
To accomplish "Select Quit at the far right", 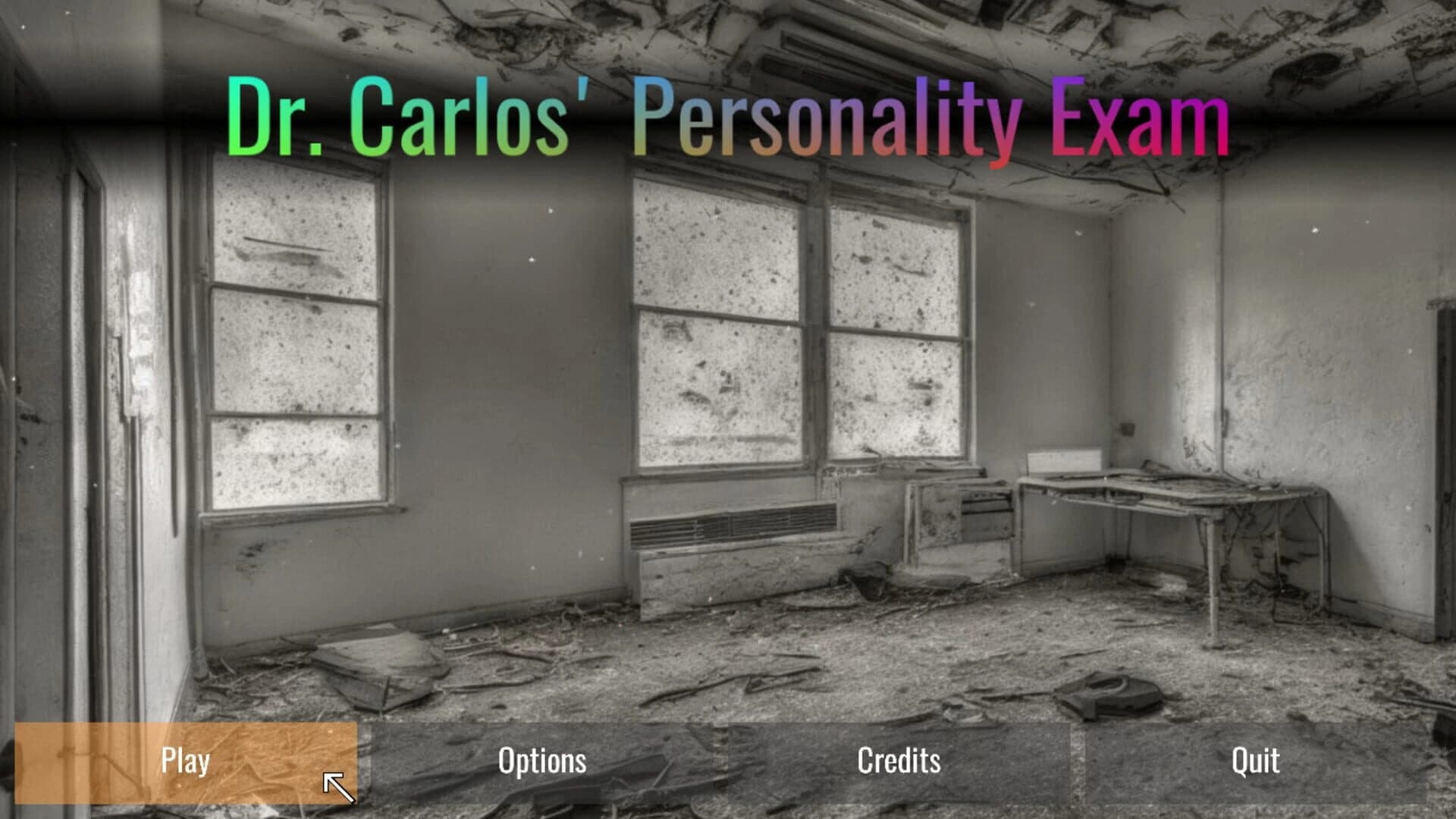I will pos(1255,761).
